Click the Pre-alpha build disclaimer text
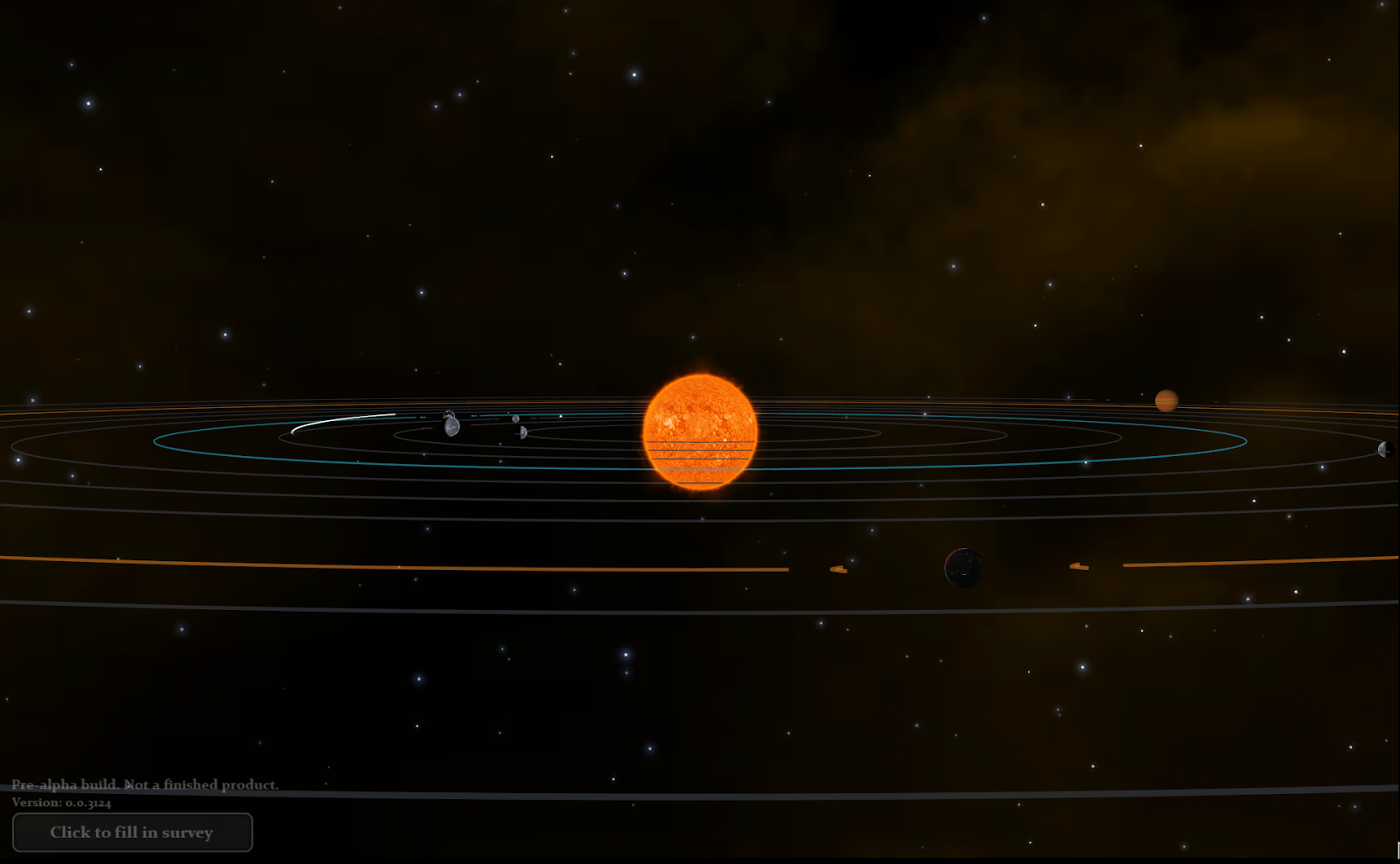The image size is (1400, 864). click(x=144, y=785)
